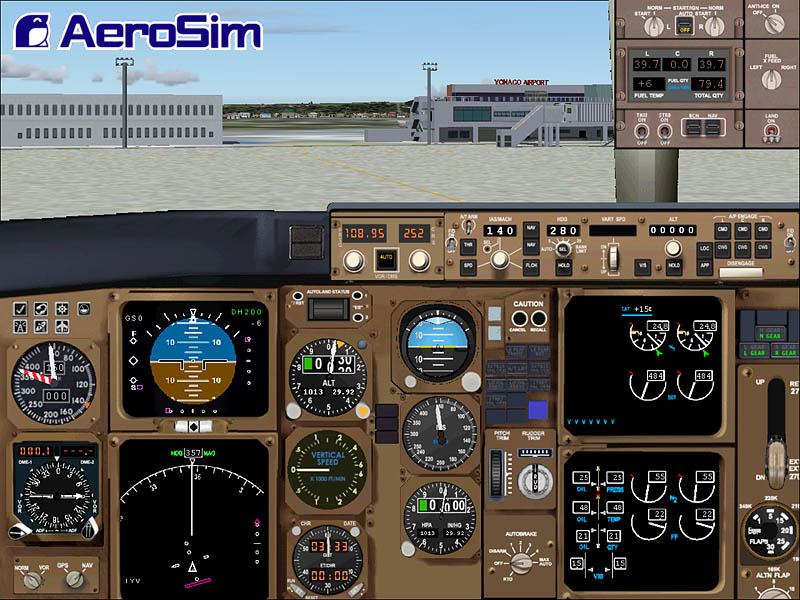The height and width of the screenshot is (600, 800).
Task: Turn the HDG SEL heading knob
Action: (x=563, y=250)
